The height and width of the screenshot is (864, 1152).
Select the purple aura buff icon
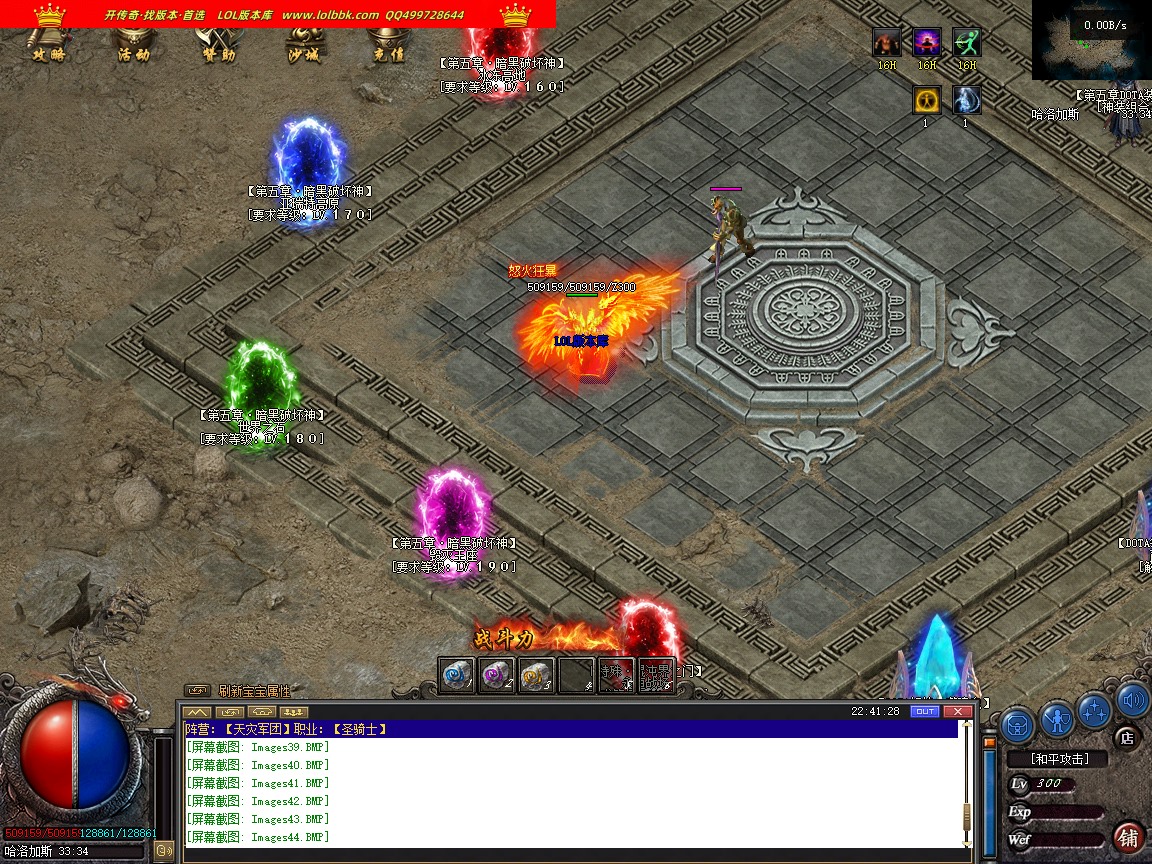pos(927,42)
